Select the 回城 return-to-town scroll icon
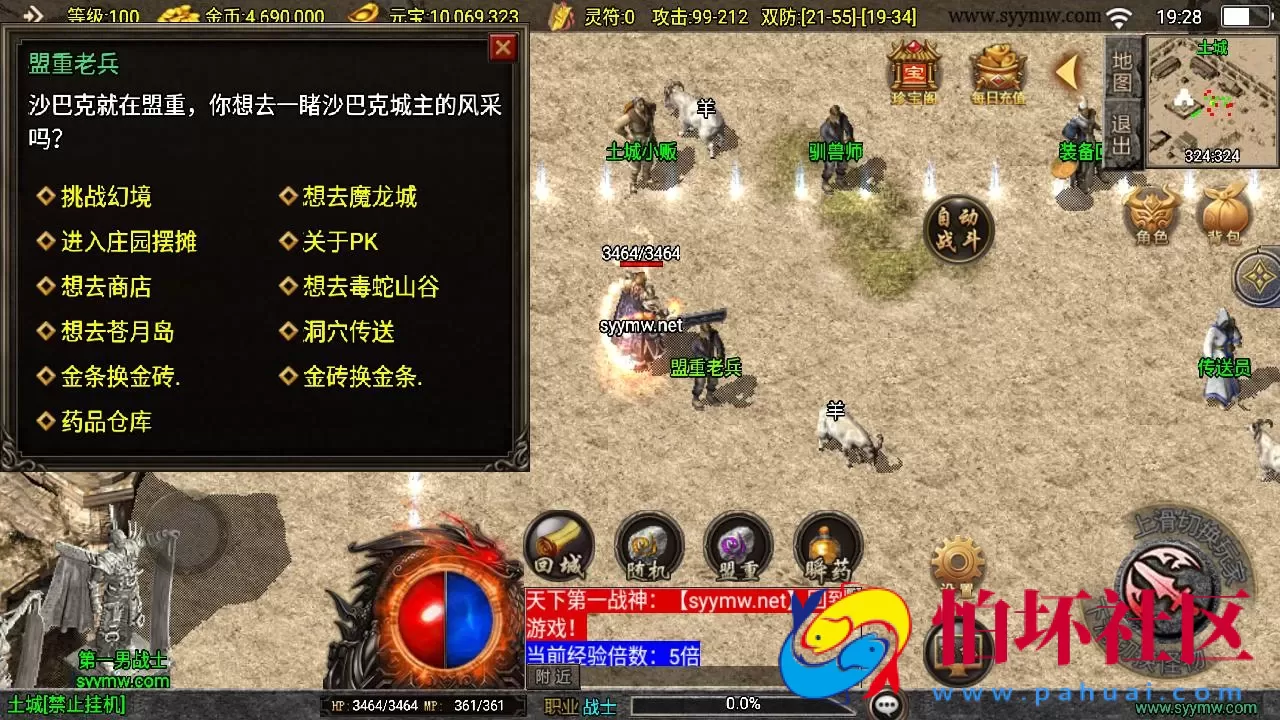 click(557, 545)
